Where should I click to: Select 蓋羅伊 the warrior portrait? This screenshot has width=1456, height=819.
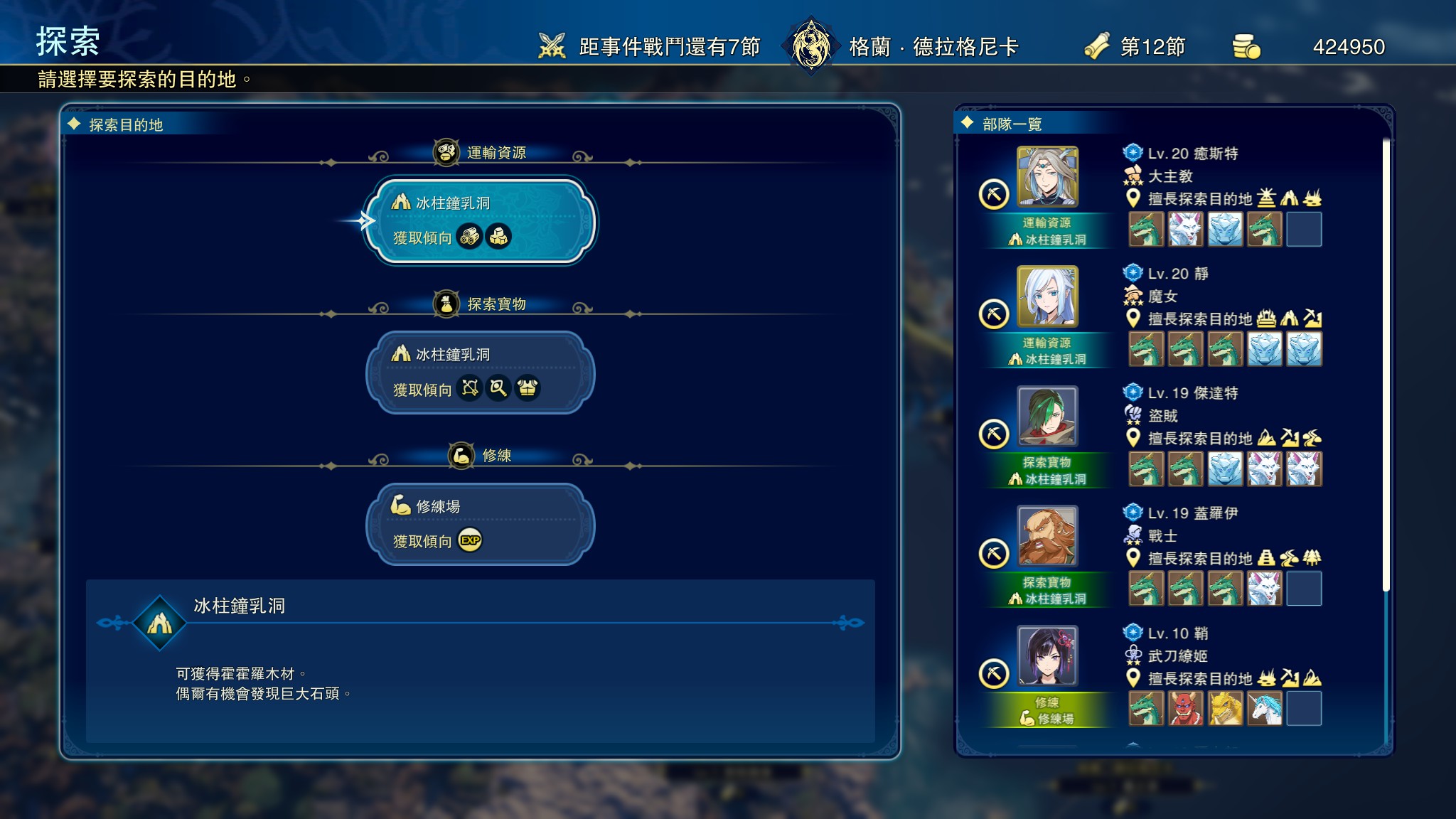pos(1047,536)
